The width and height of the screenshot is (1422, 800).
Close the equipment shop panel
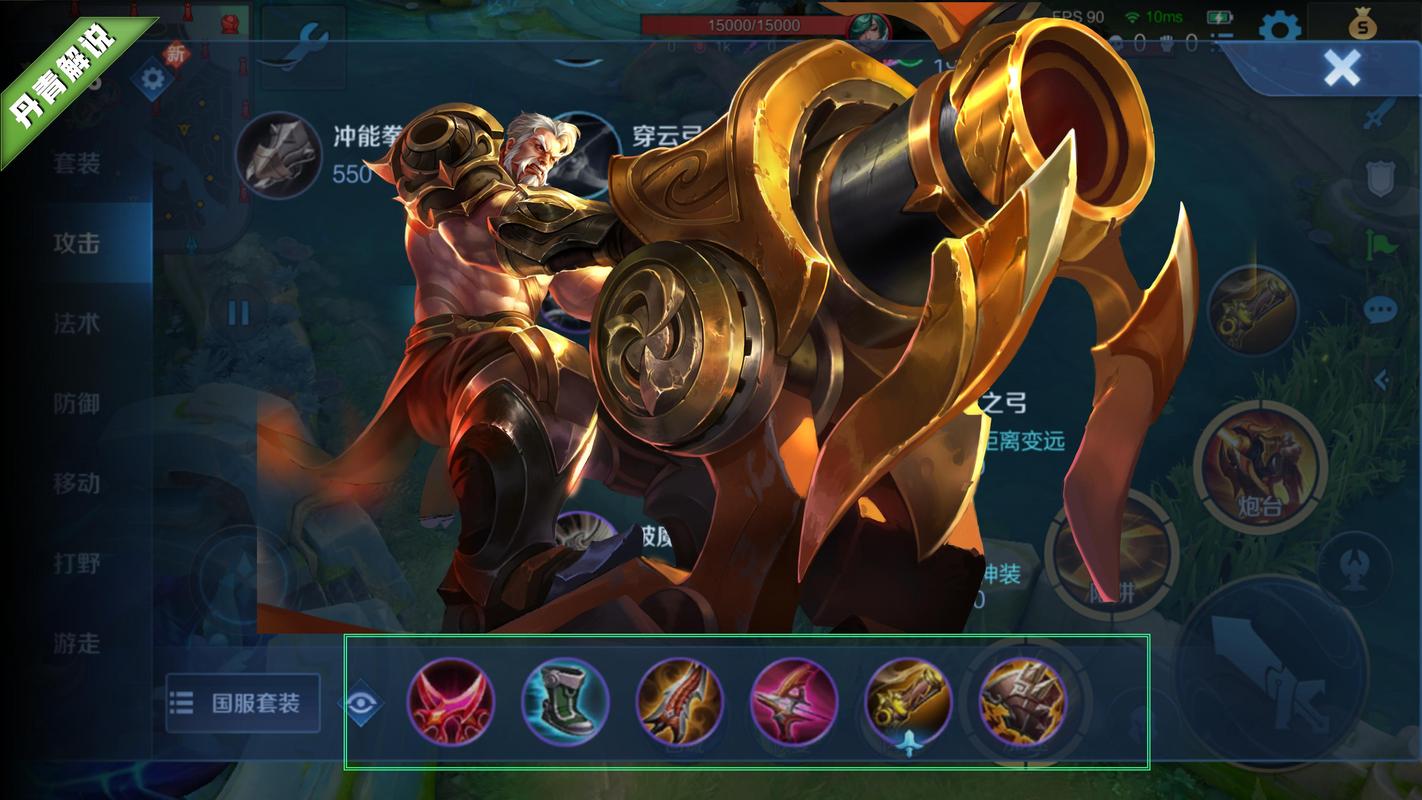(1341, 68)
